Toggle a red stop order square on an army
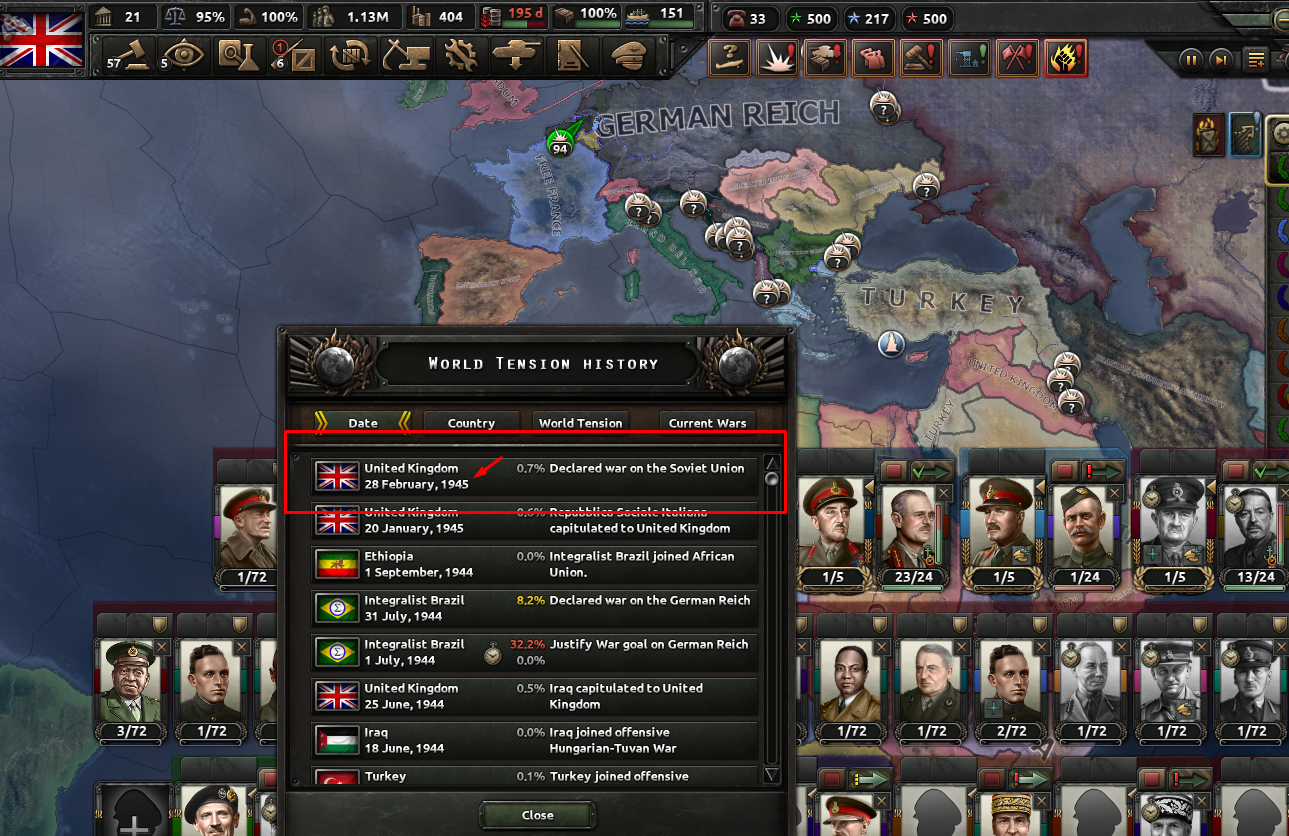Viewport: 1289px width, 836px height. [893, 470]
